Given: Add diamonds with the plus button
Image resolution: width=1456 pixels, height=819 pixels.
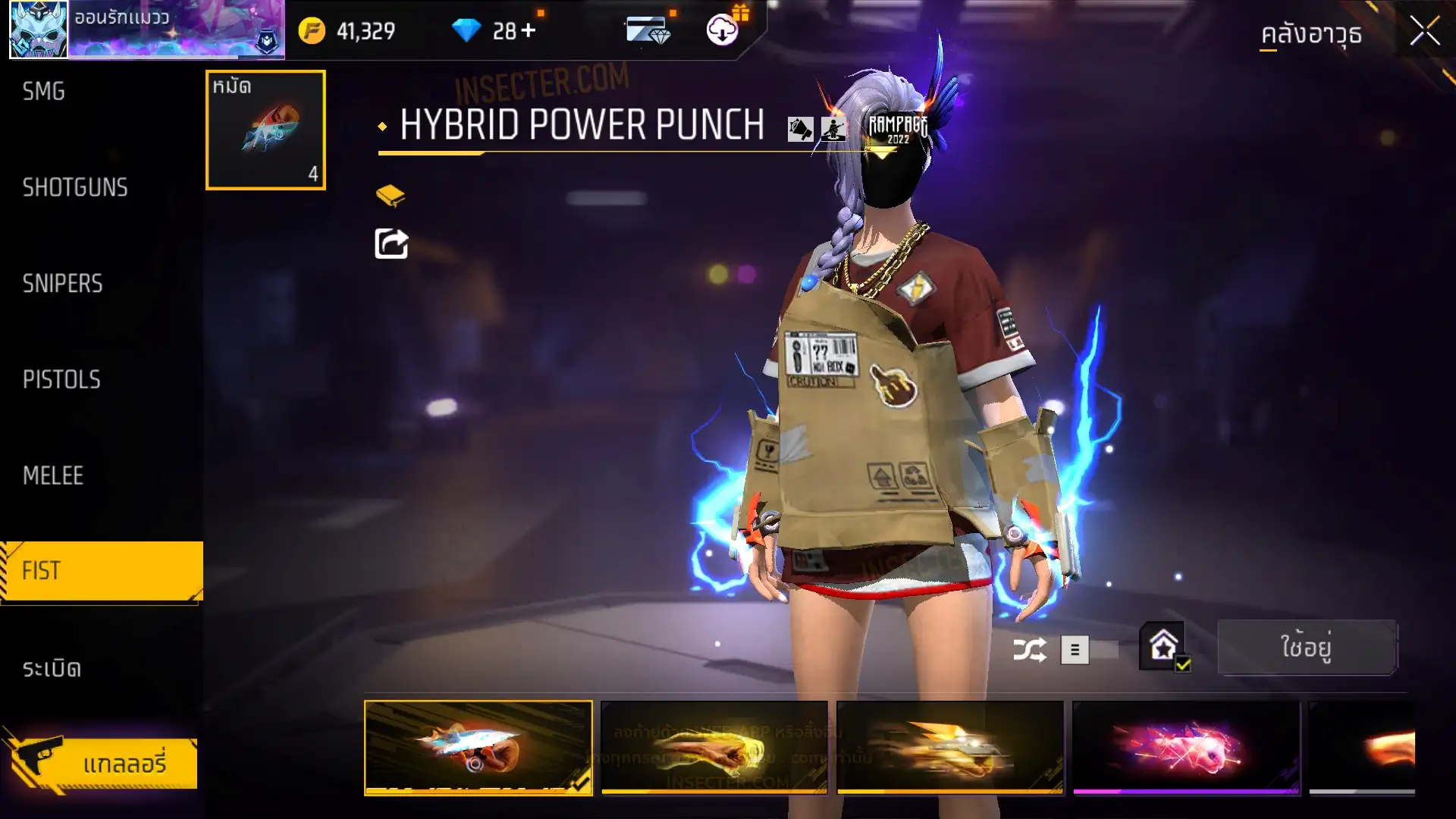Looking at the screenshot, I should pyautogui.click(x=529, y=31).
